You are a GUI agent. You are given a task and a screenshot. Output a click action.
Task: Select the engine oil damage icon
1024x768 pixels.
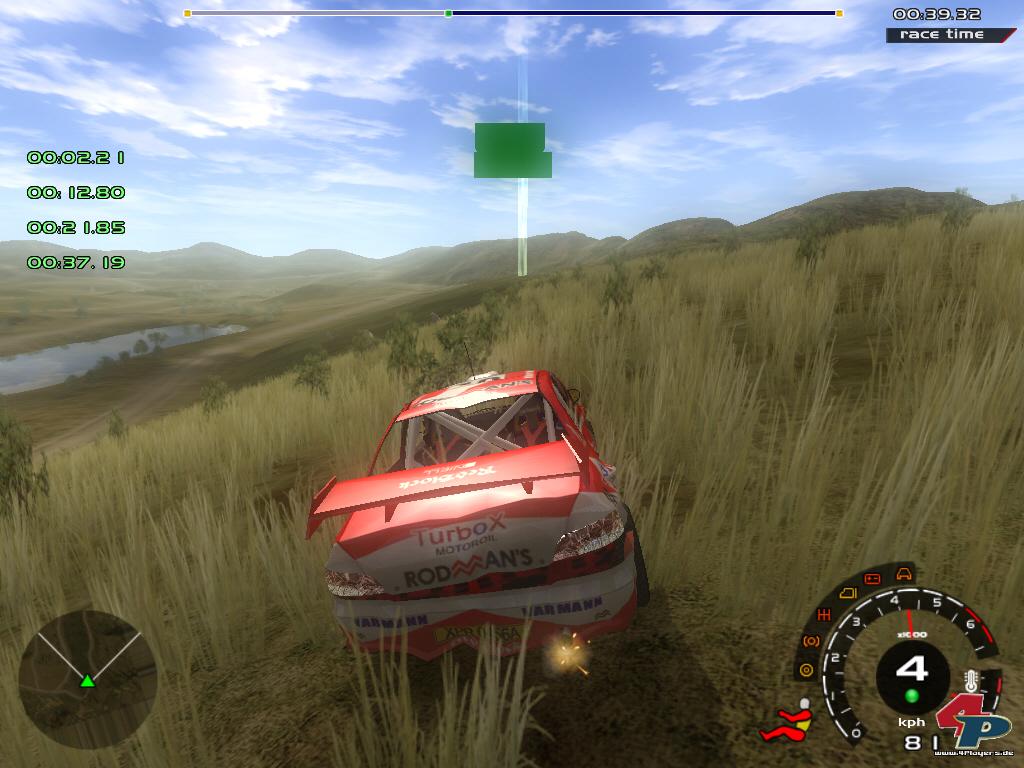846,593
